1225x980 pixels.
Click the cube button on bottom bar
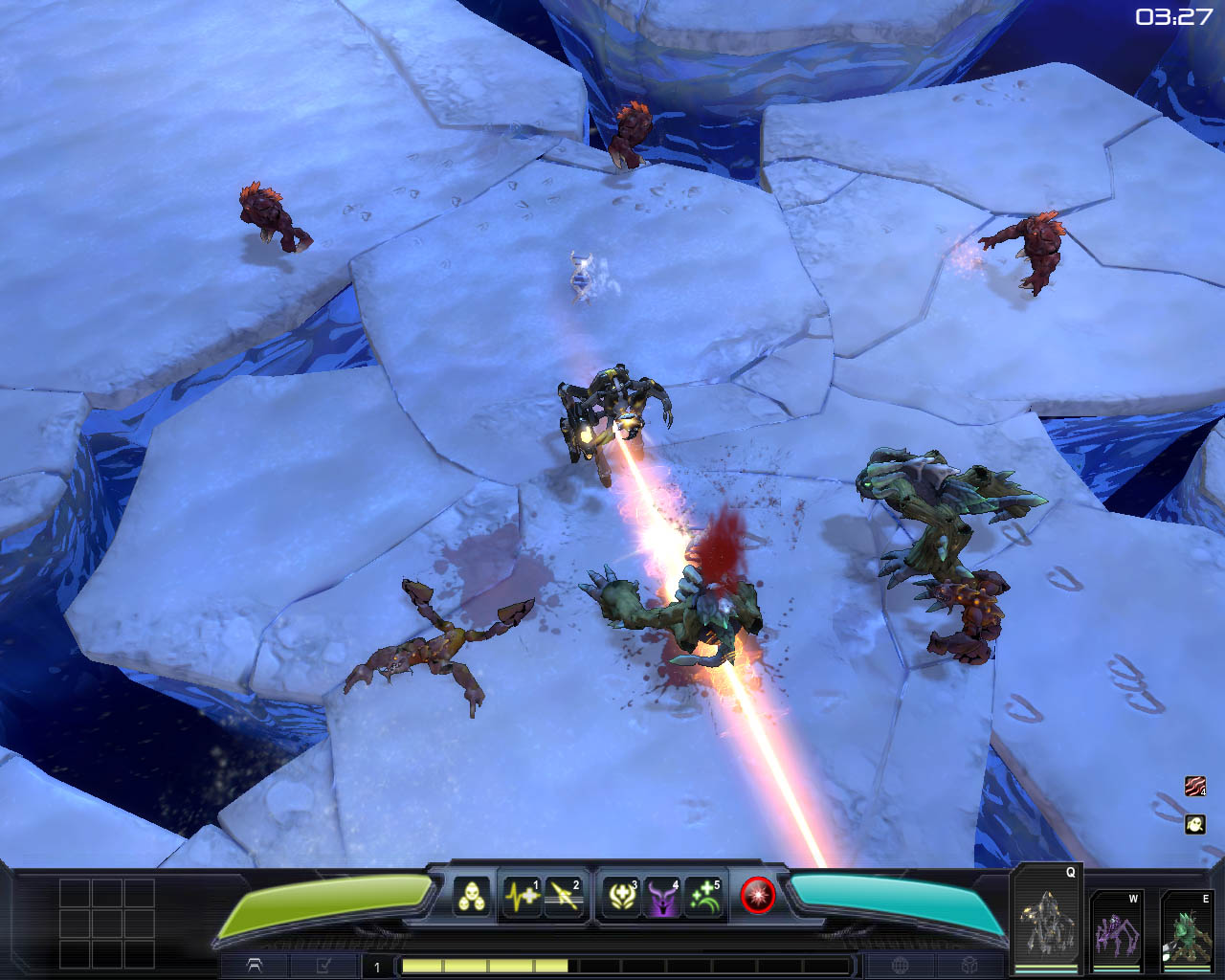tap(970, 966)
